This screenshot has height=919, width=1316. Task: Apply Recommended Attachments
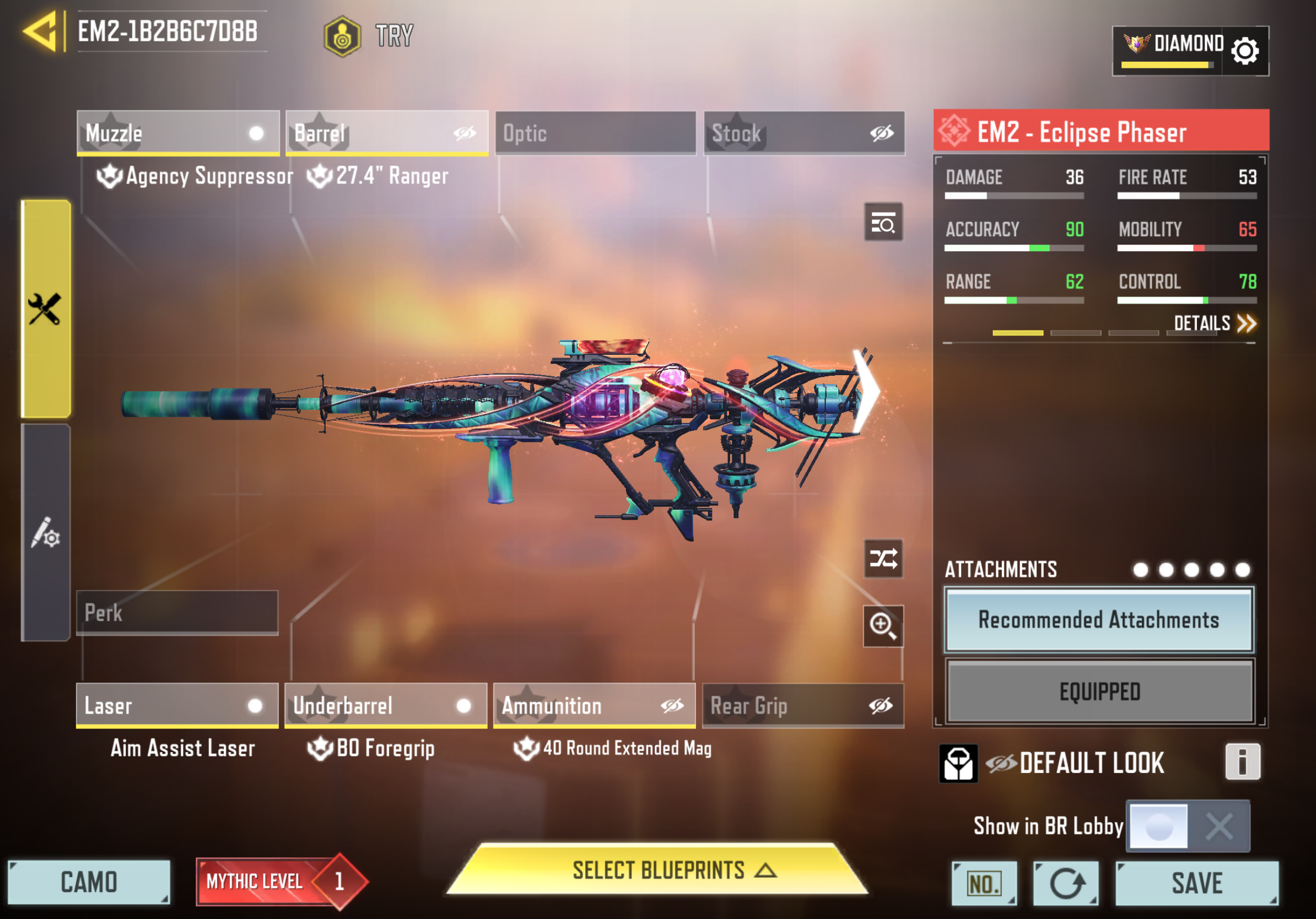point(1099,620)
